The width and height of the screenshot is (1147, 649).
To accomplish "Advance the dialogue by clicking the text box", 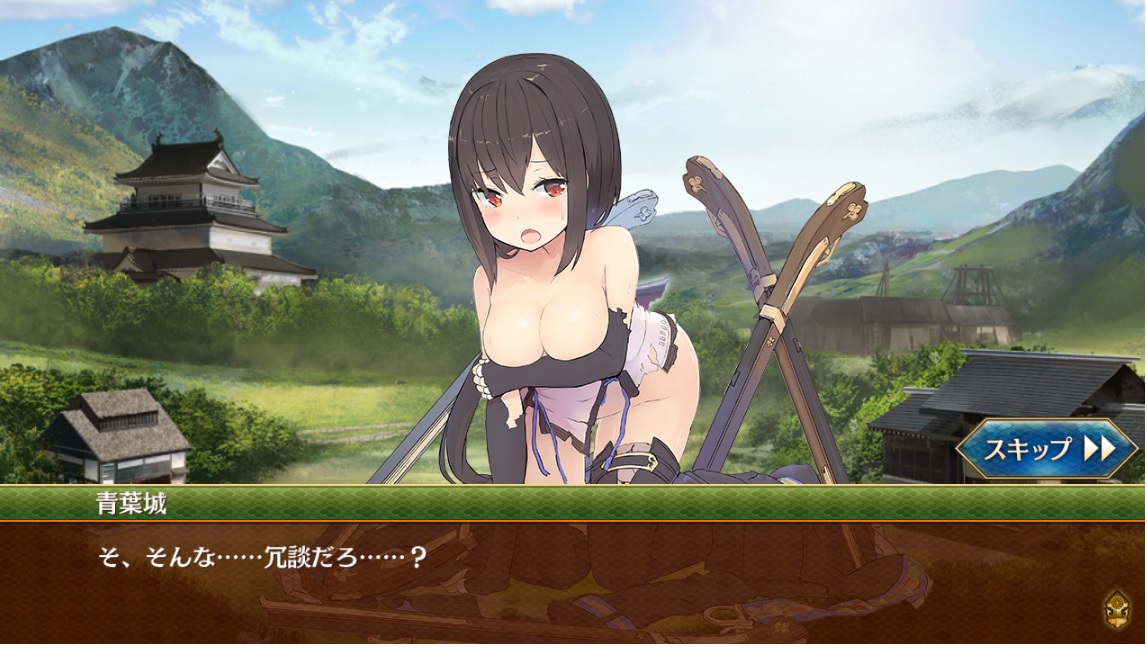I will [x=560, y=580].
